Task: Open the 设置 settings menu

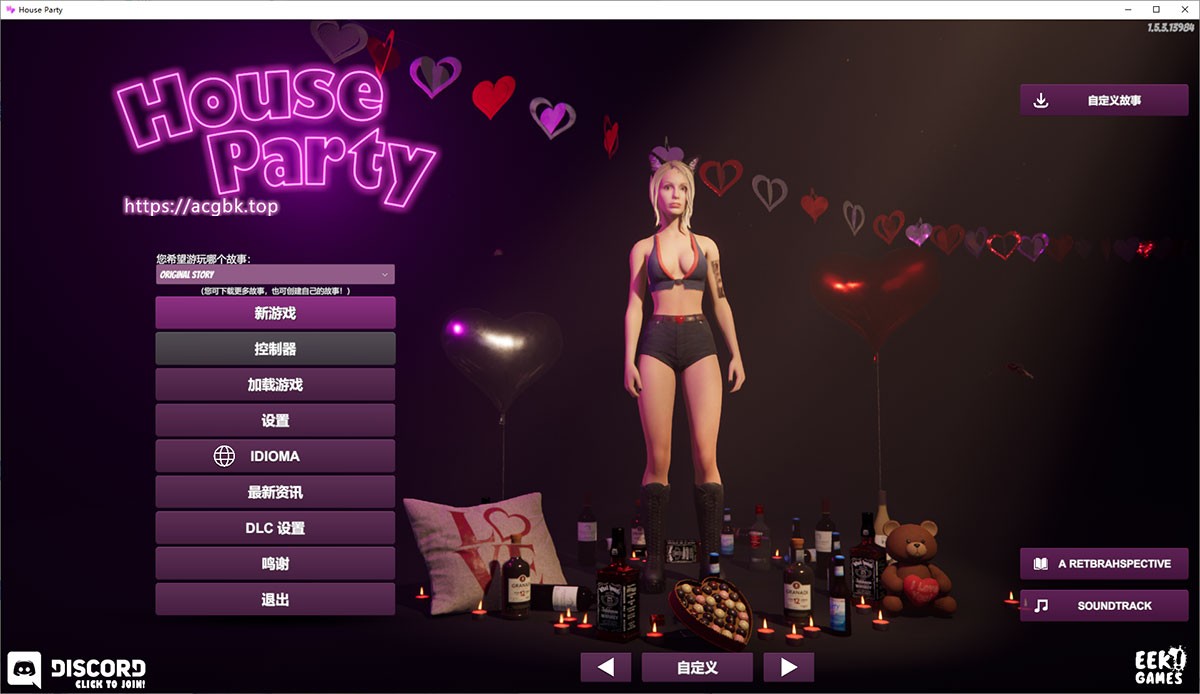Action: (275, 421)
